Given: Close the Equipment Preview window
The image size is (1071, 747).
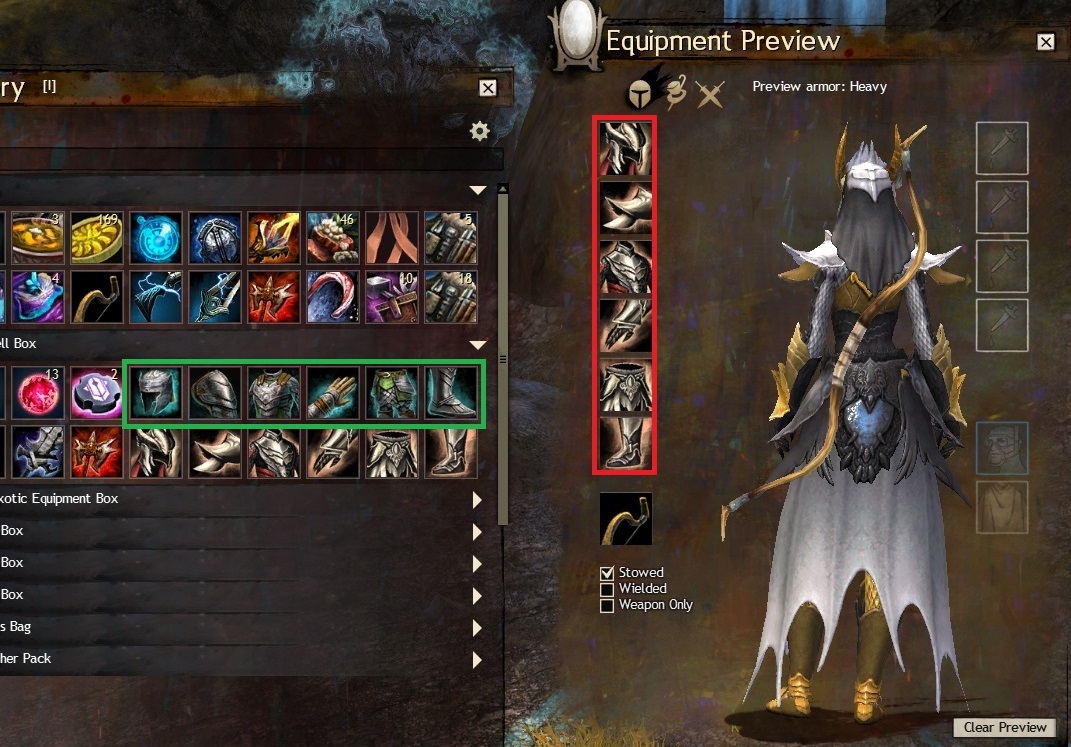Looking at the screenshot, I should pos(1045,42).
